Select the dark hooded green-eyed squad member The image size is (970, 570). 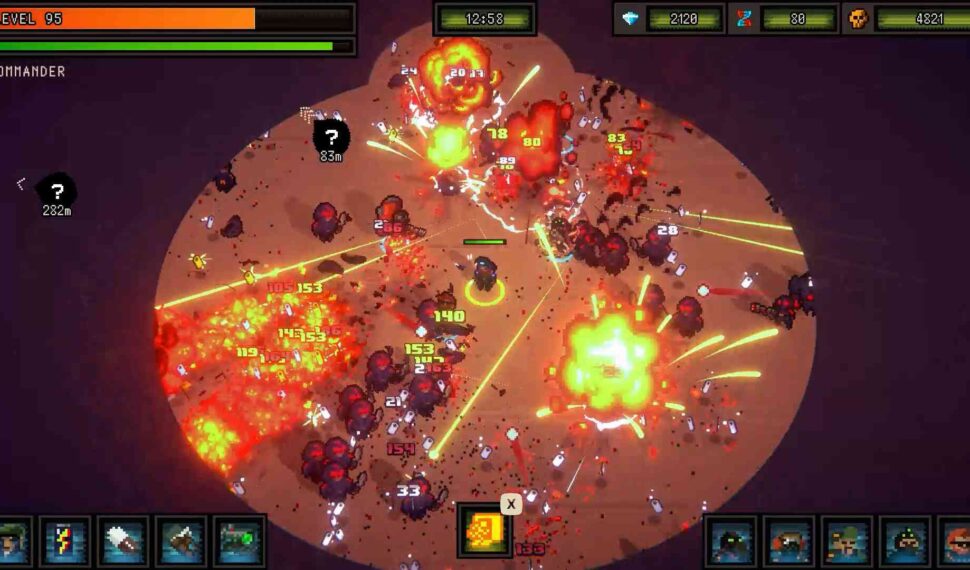(x=731, y=541)
